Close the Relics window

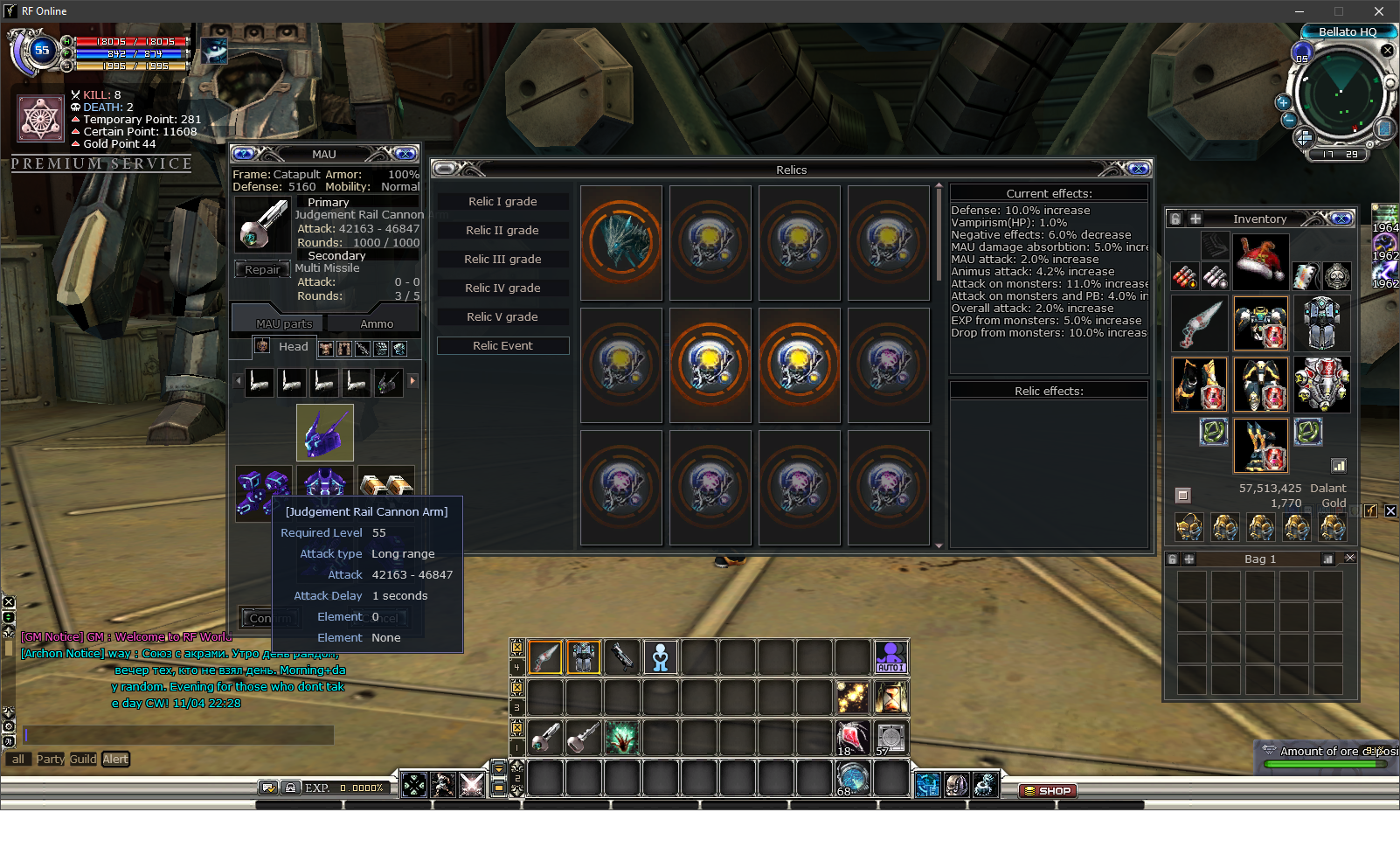coord(1139,169)
